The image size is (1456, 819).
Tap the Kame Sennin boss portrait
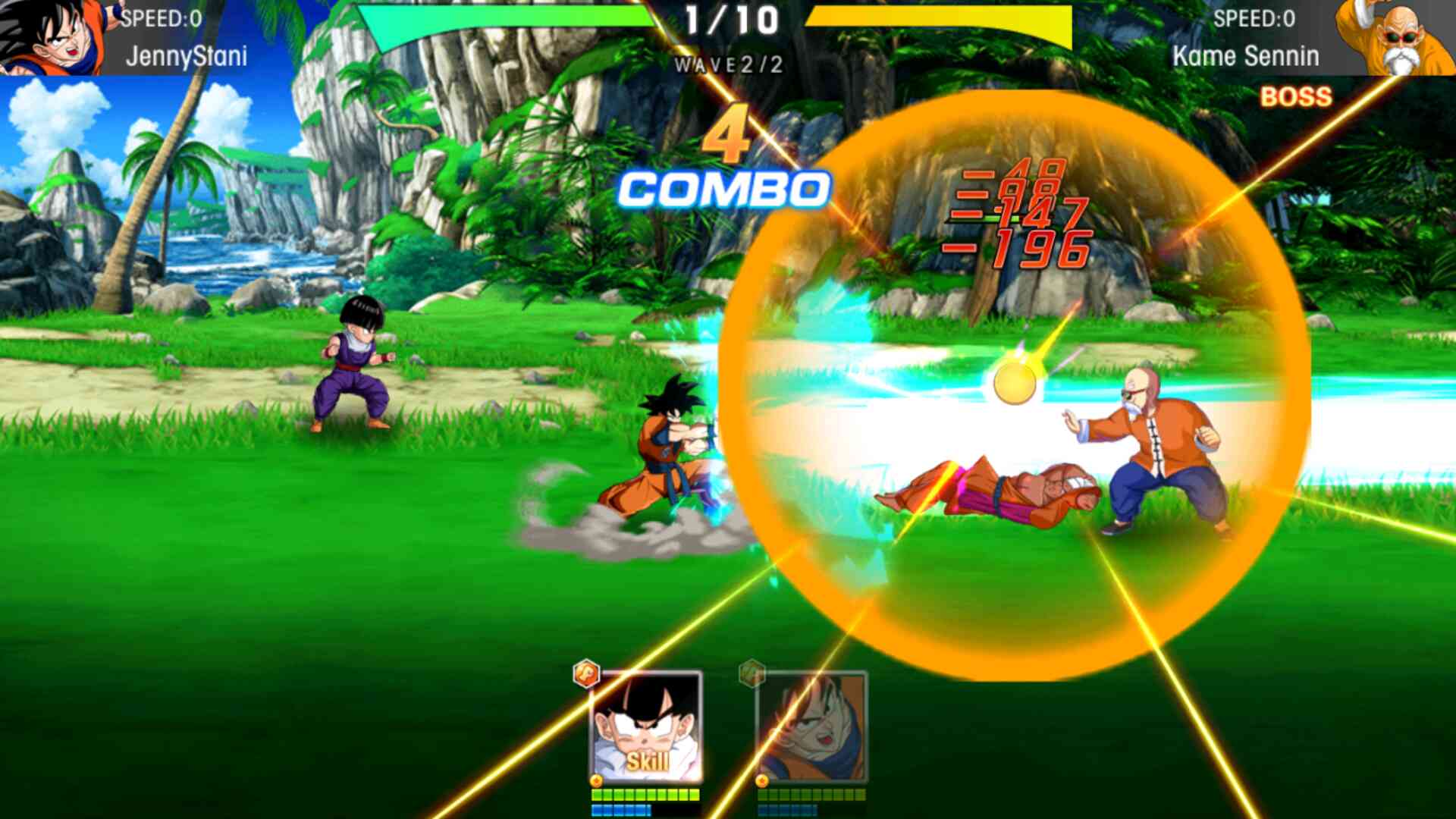pyautogui.click(x=1394, y=38)
